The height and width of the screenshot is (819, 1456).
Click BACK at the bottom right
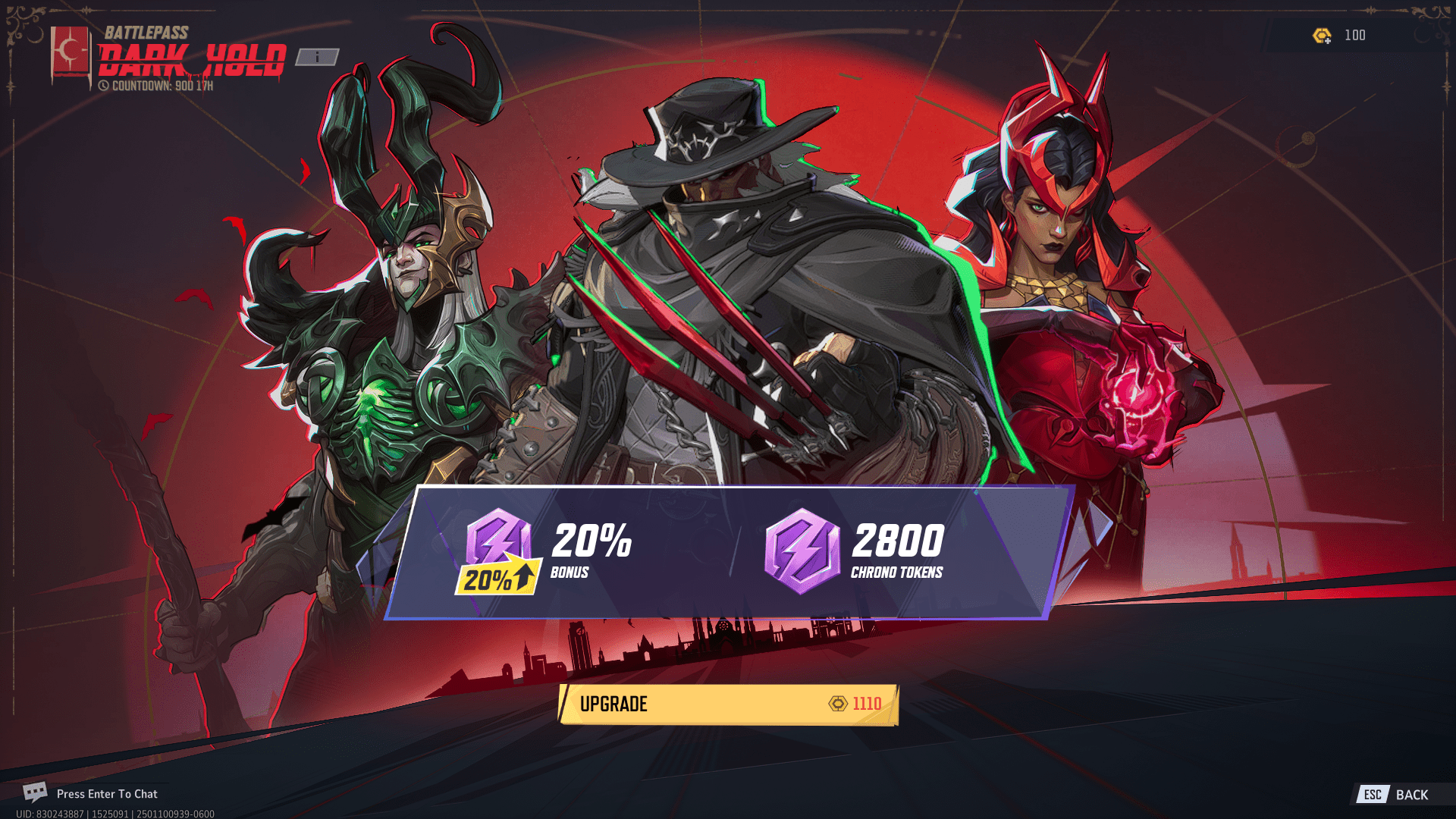tap(1412, 795)
